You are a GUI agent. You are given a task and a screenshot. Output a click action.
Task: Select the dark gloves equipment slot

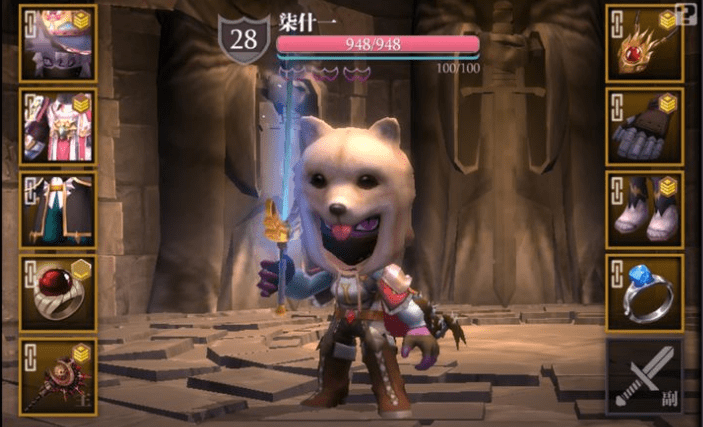(x=644, y=126)
